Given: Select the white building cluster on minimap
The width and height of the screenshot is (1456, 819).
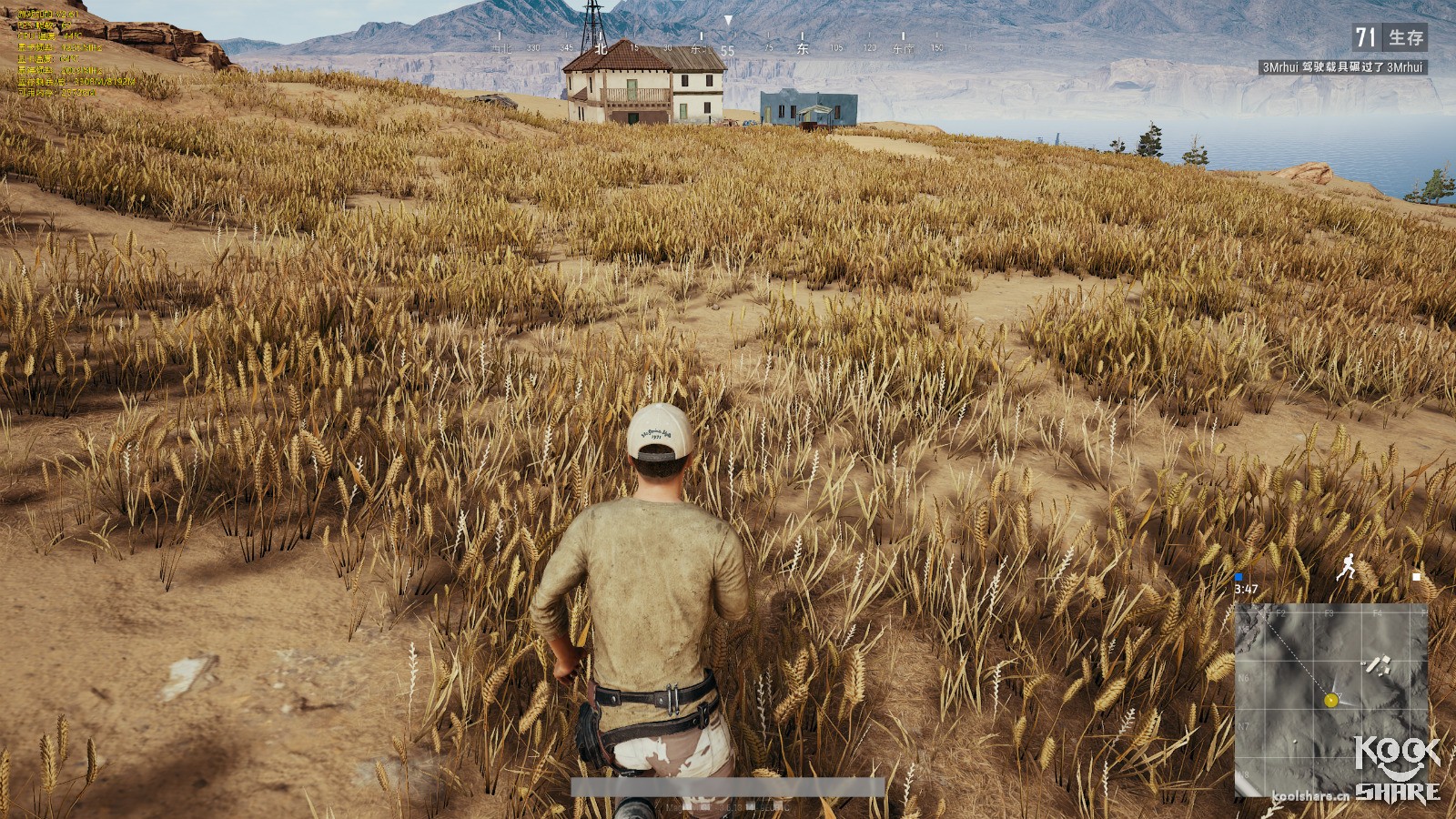Looking at the screenshot, I should tap(1380, 665).
